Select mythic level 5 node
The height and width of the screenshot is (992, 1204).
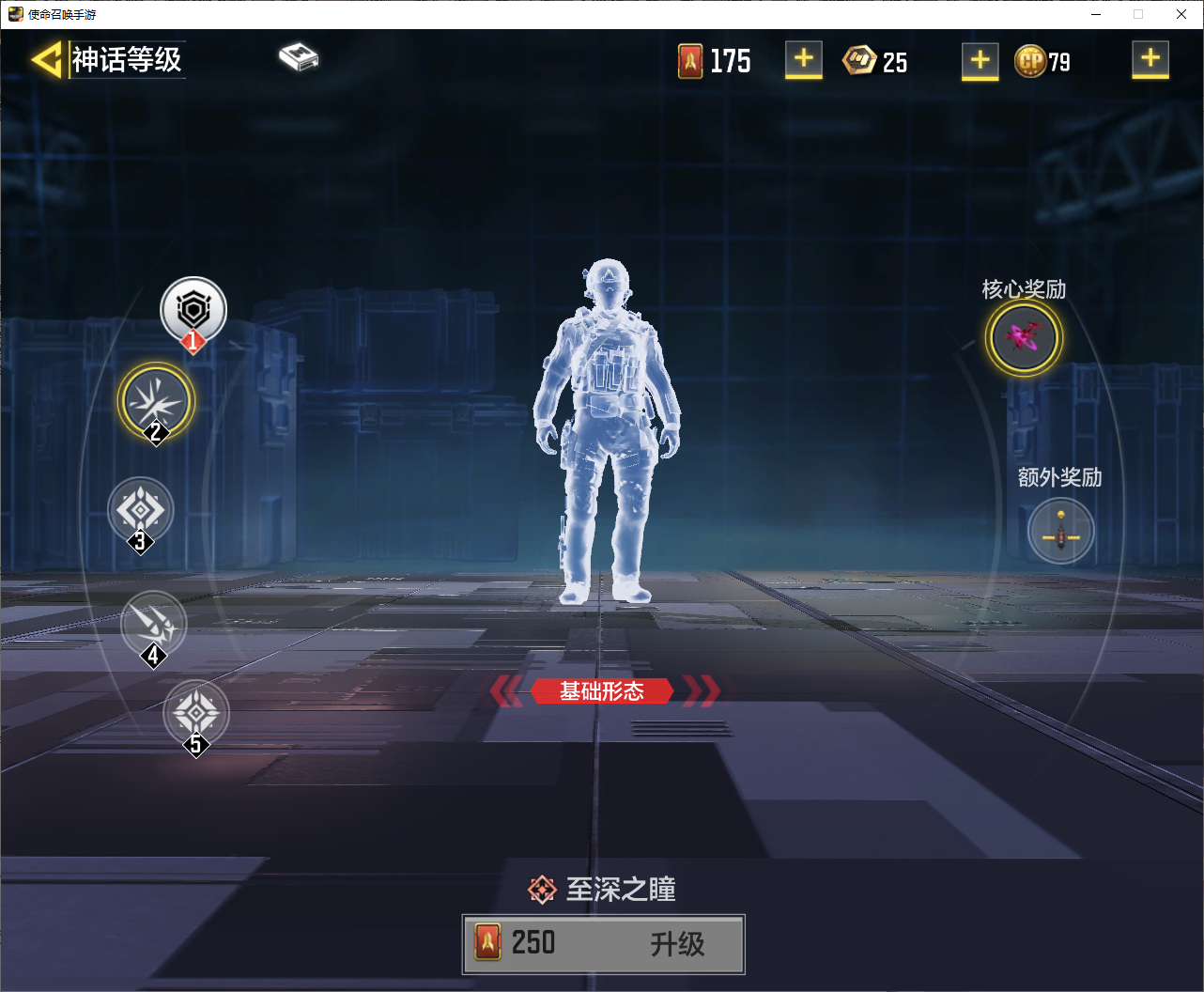[195, 713]
